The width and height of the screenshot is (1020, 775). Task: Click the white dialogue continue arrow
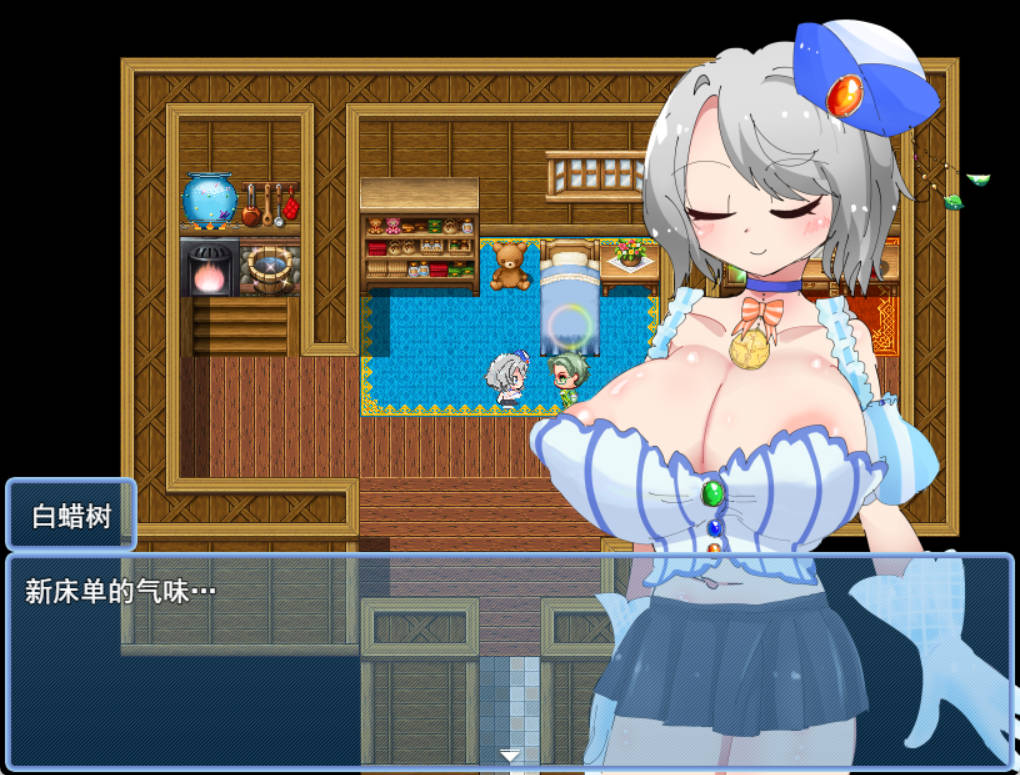point(510,756)
